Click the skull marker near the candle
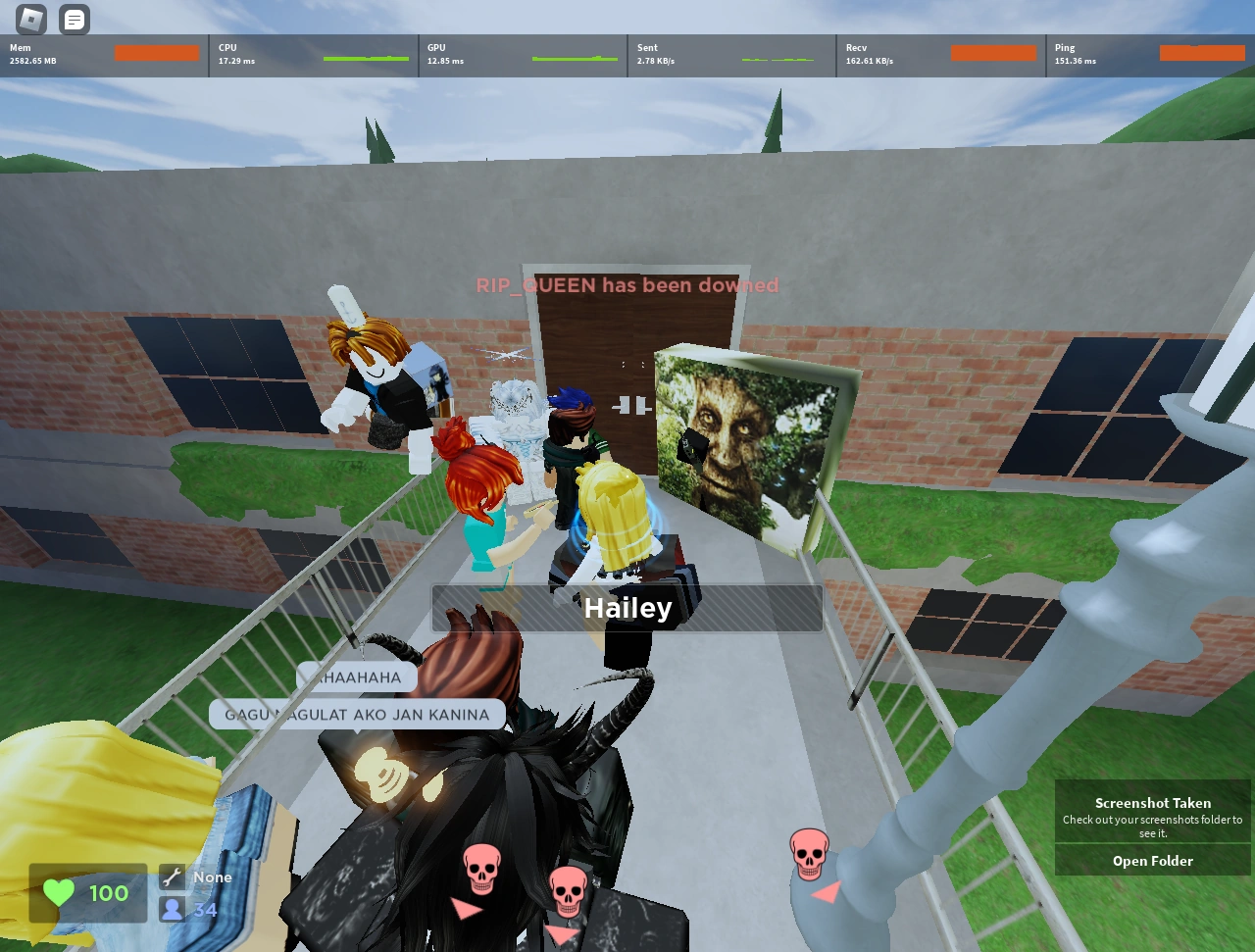This screenshot has width=1255, height=952. coord(809,851)
